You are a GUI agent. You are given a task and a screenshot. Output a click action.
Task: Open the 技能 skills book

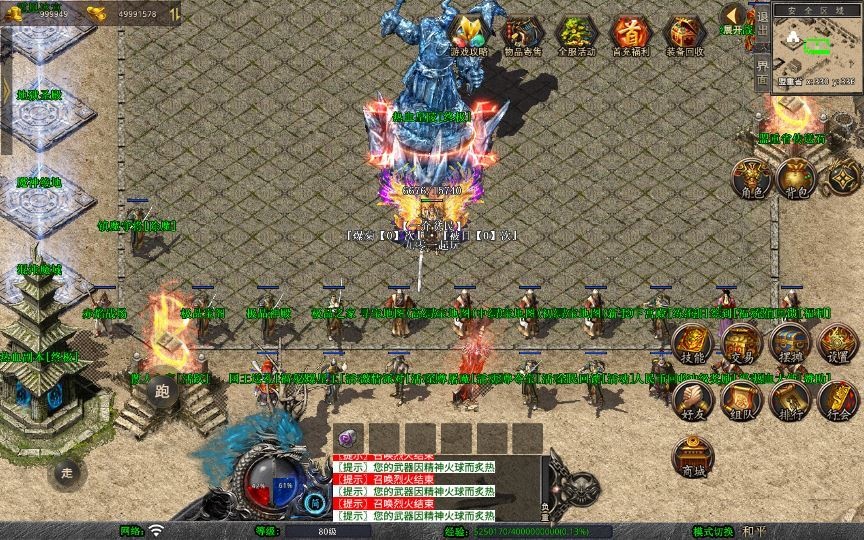691,344
